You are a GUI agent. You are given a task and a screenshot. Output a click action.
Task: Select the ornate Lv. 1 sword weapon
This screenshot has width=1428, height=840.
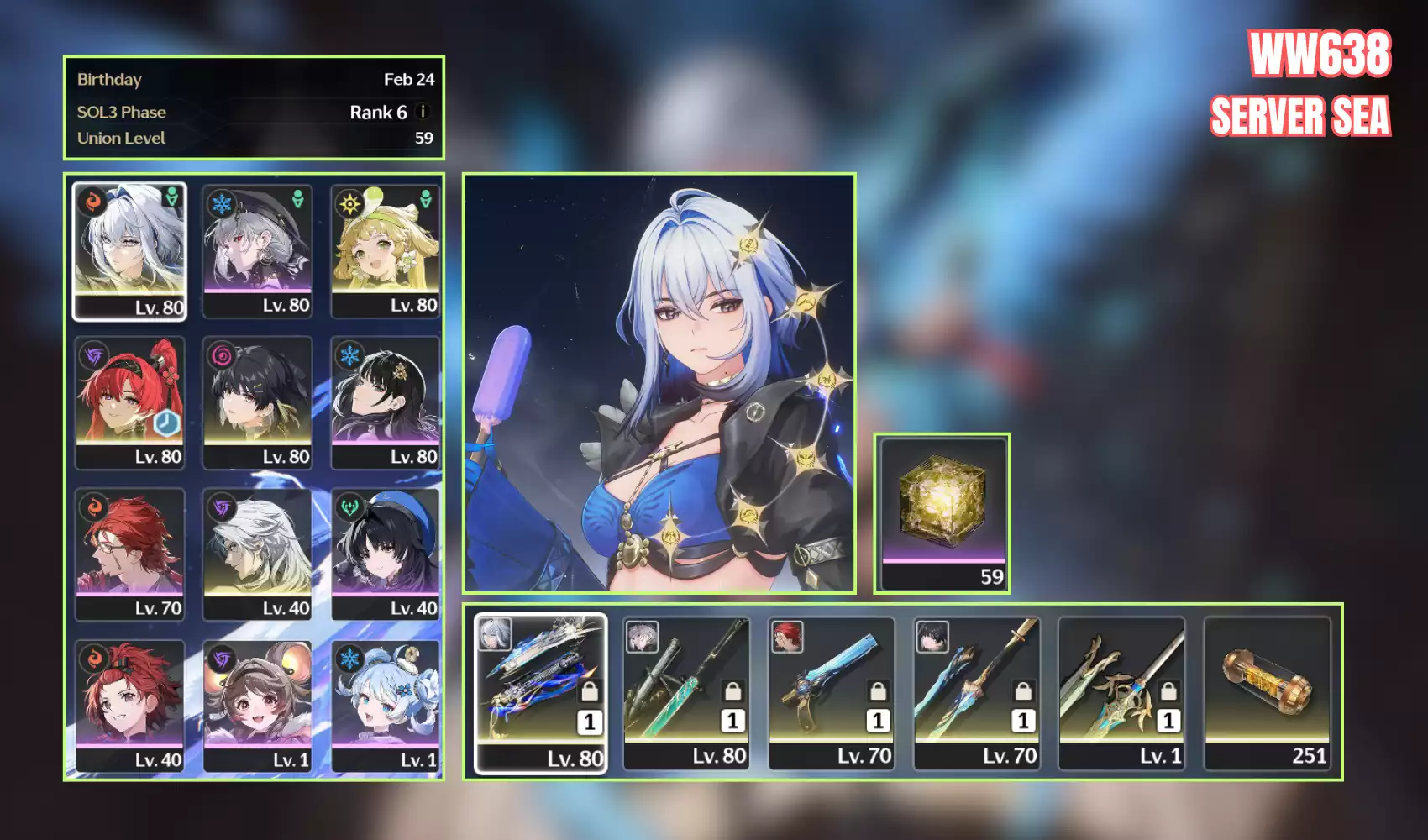point(1121,693)
